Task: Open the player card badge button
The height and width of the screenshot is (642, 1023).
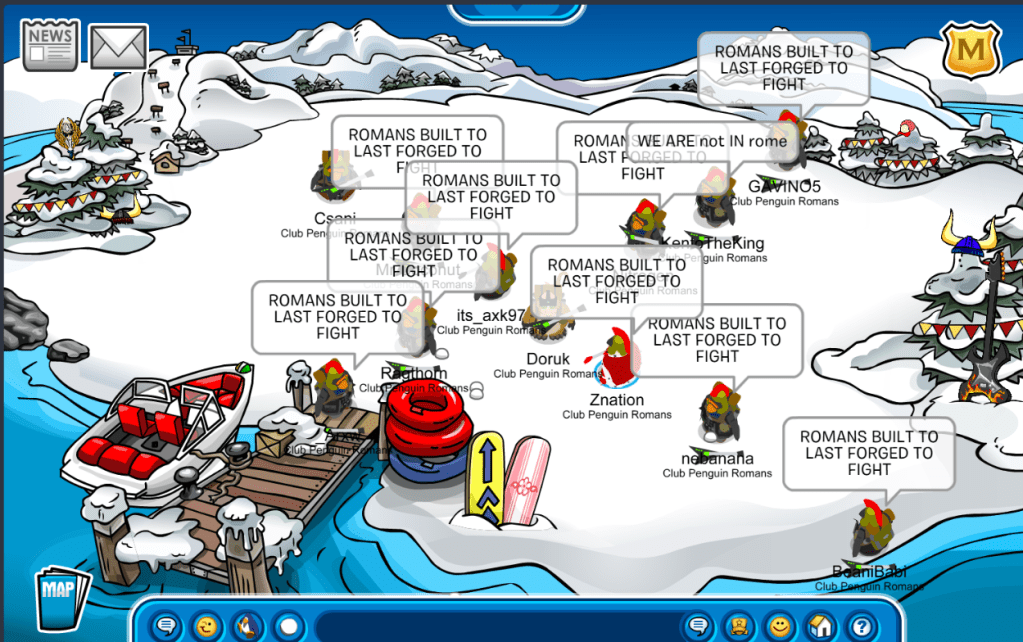Action: pos(739,626)
